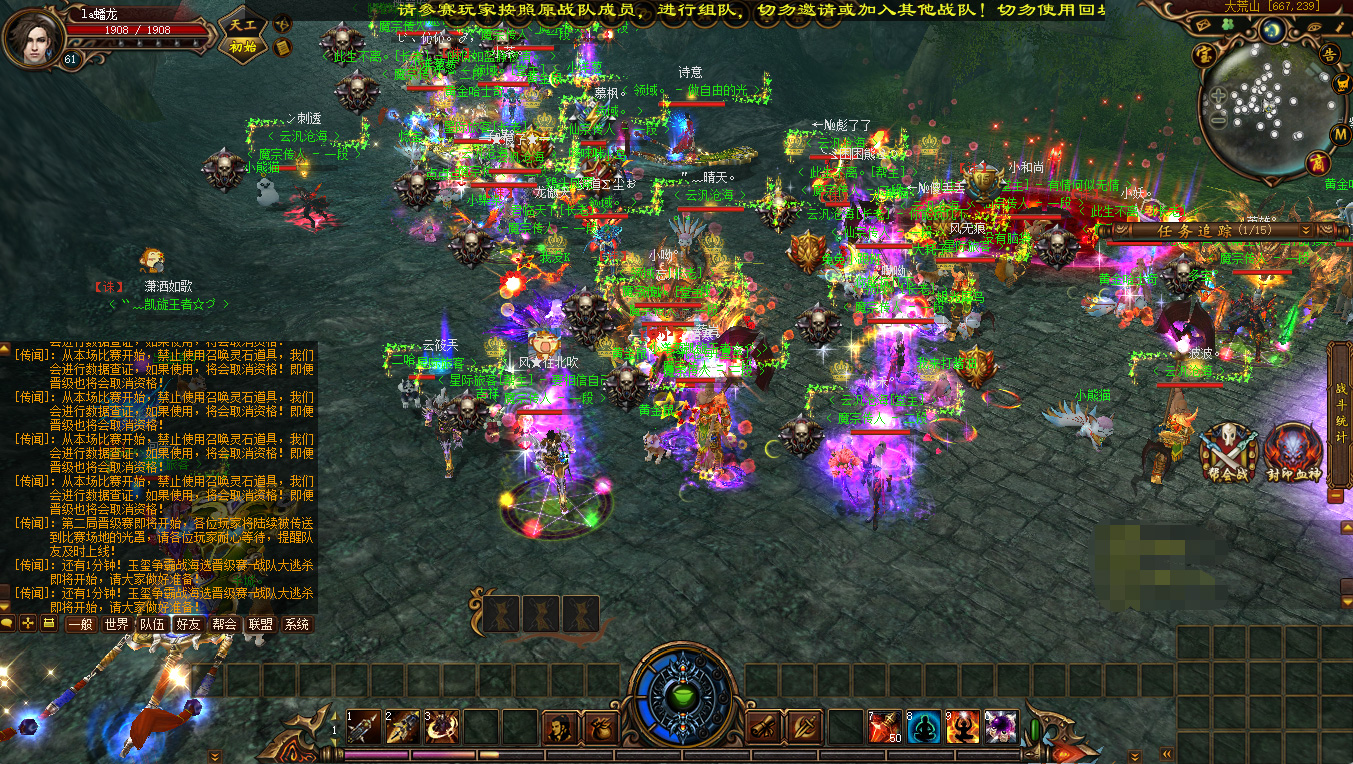1353x764 pixels.
Task: Select the 系统 chat tab
Action: point(297,624)
